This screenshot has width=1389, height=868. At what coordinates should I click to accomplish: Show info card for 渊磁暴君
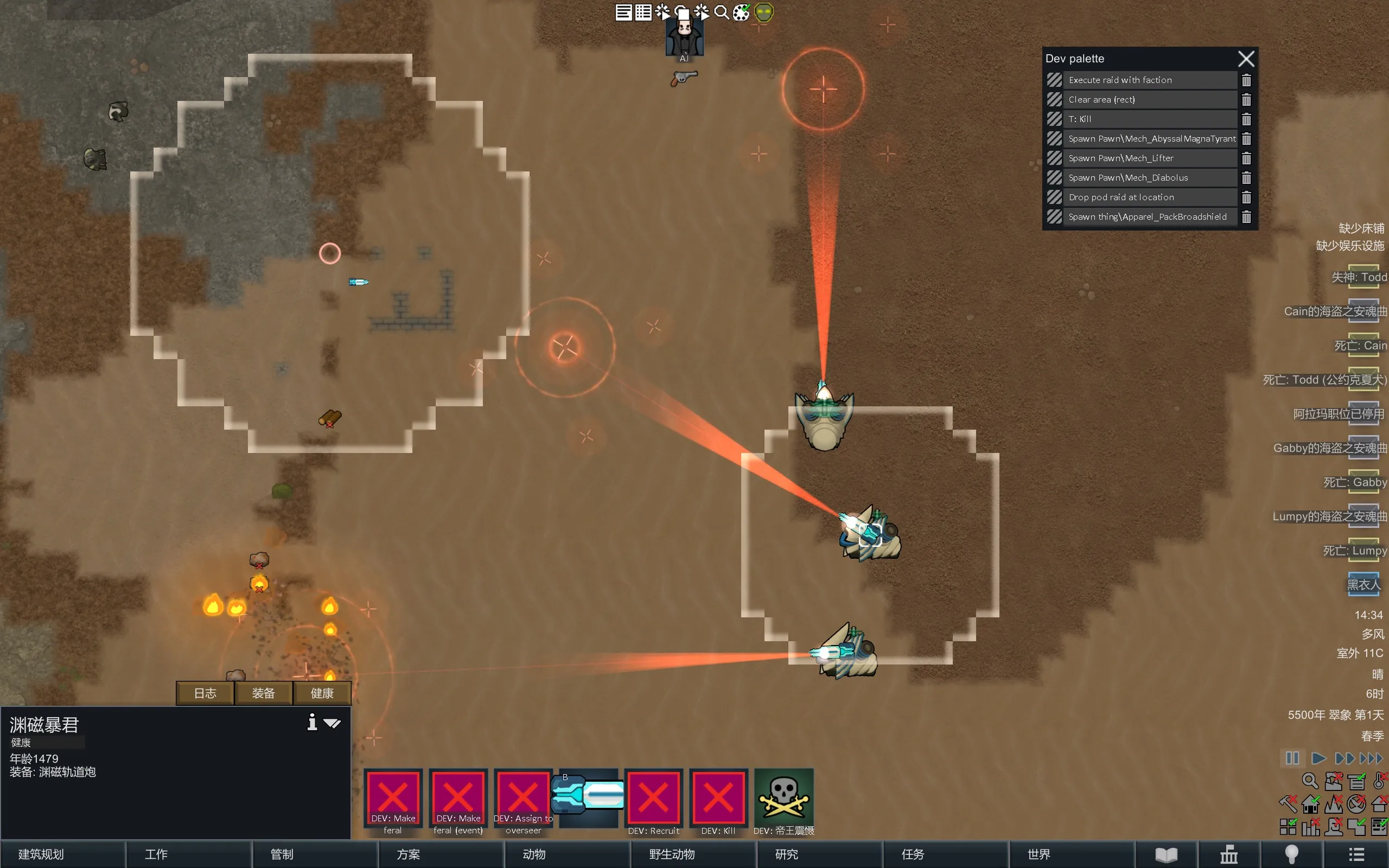click(x=312, y=722)
